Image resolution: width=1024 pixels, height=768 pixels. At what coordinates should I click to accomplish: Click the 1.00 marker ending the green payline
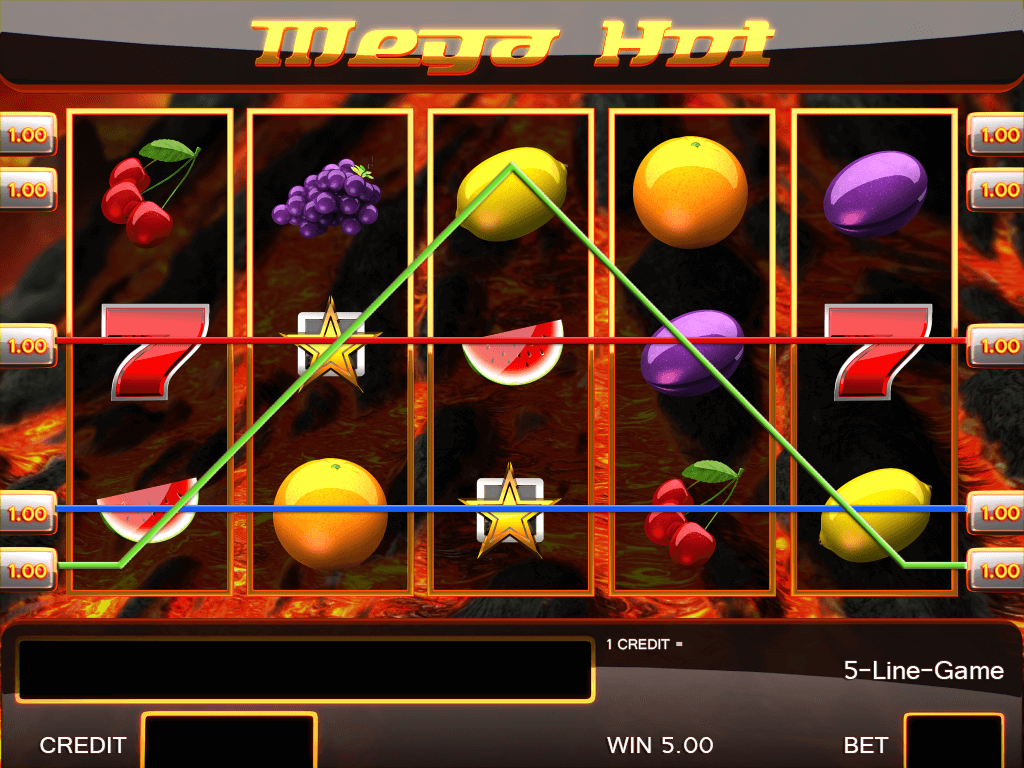[996, 571]
